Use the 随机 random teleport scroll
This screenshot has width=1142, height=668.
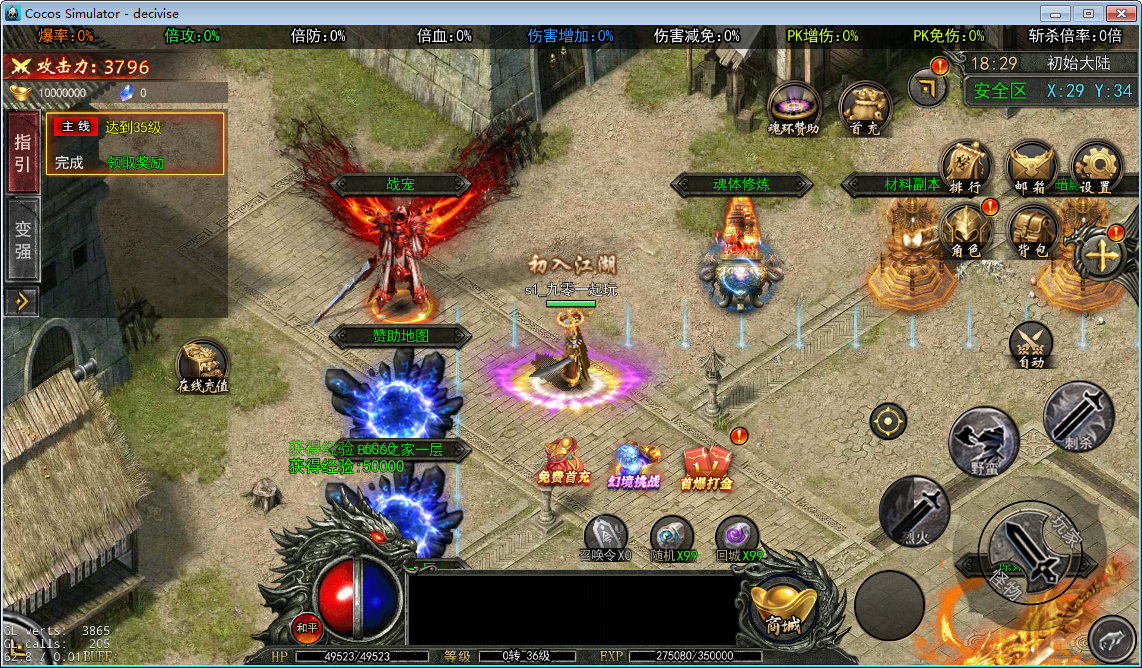[672, 537]
